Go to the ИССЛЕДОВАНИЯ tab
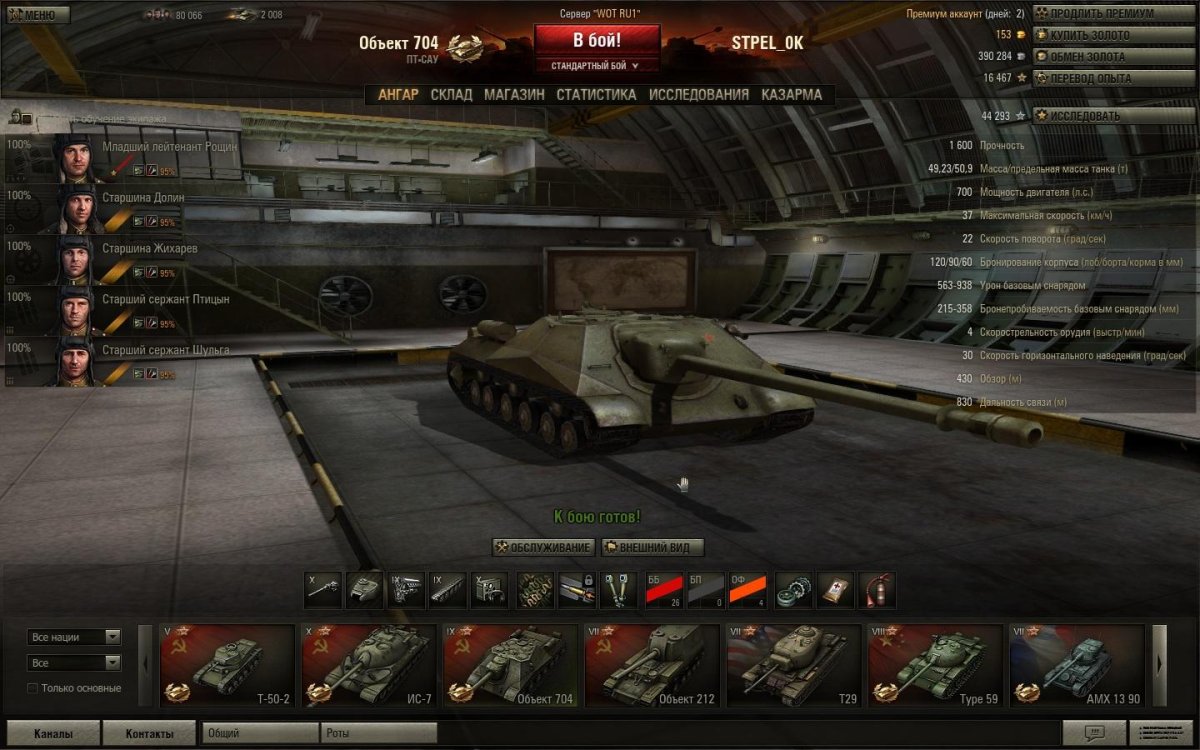This screenshot has height=750, width=1200. (x=698, y=95)
